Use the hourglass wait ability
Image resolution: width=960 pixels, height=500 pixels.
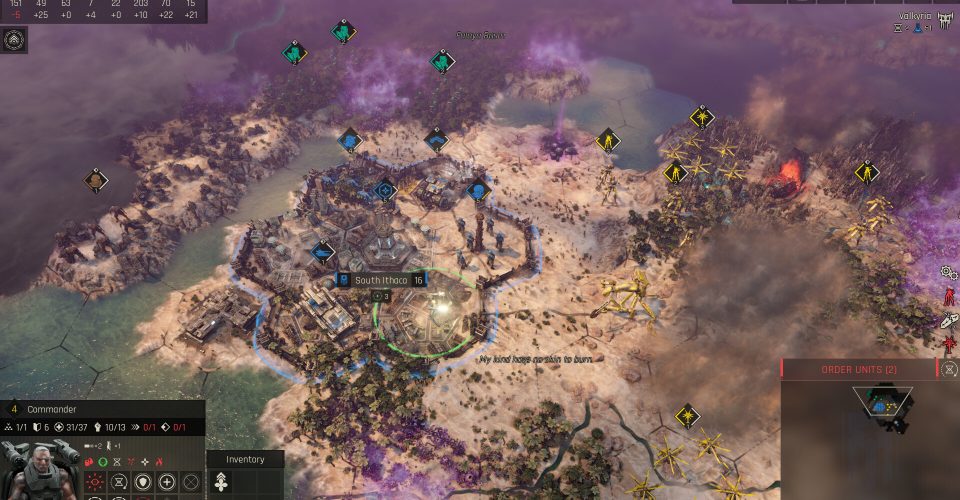tap(120, 482)
